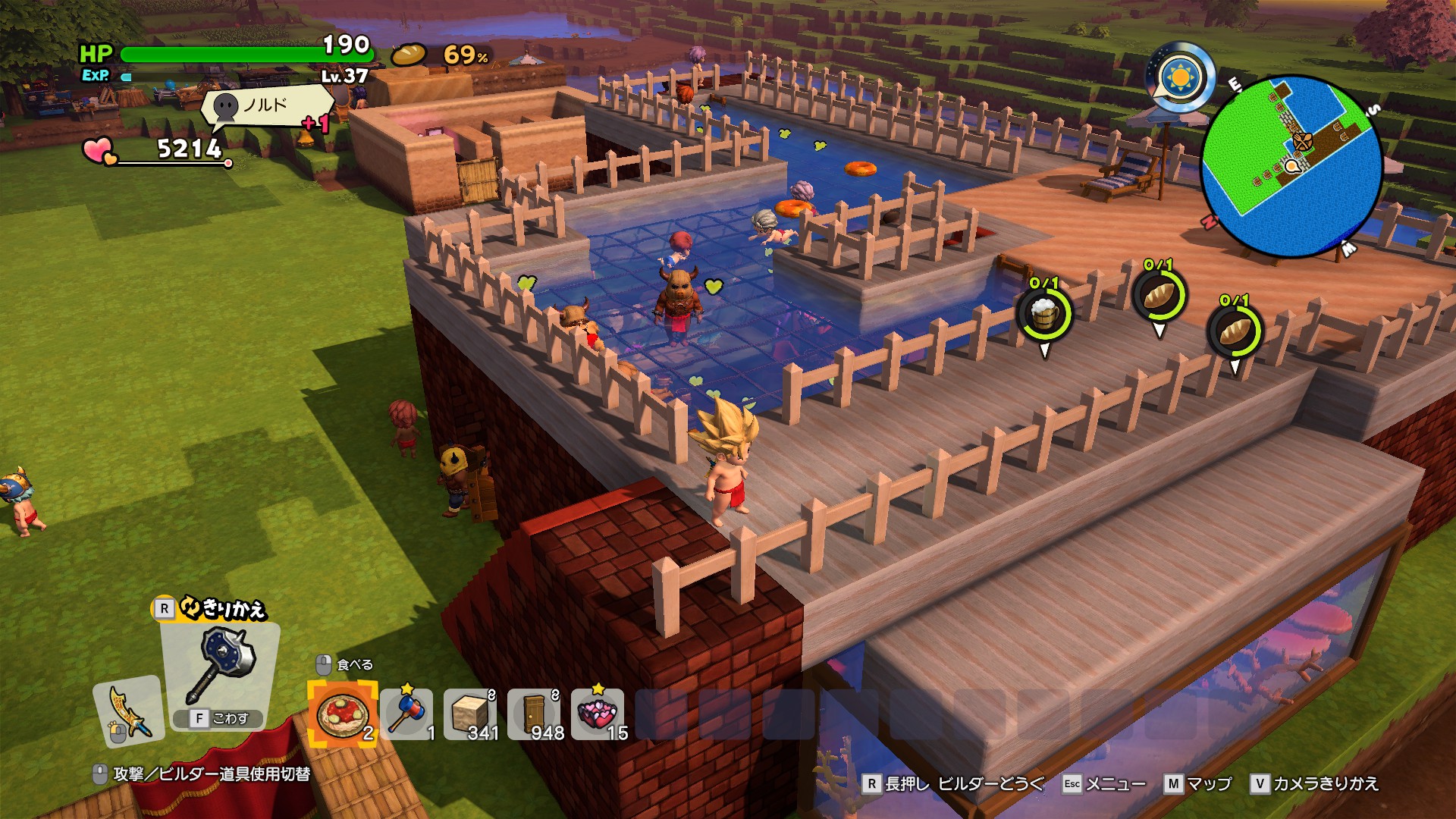Select the beer mug request marker

[x=1044, y=312]
